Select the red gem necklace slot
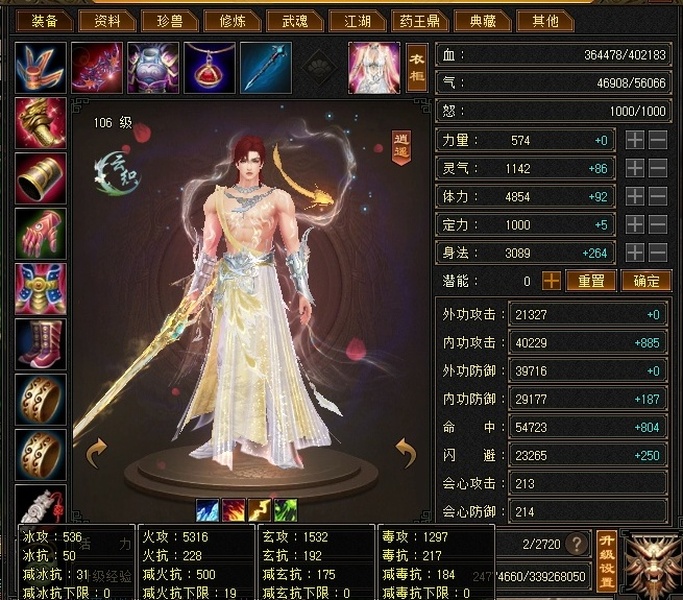The width and height of the screenshot is (683, 600). point(210,67)
